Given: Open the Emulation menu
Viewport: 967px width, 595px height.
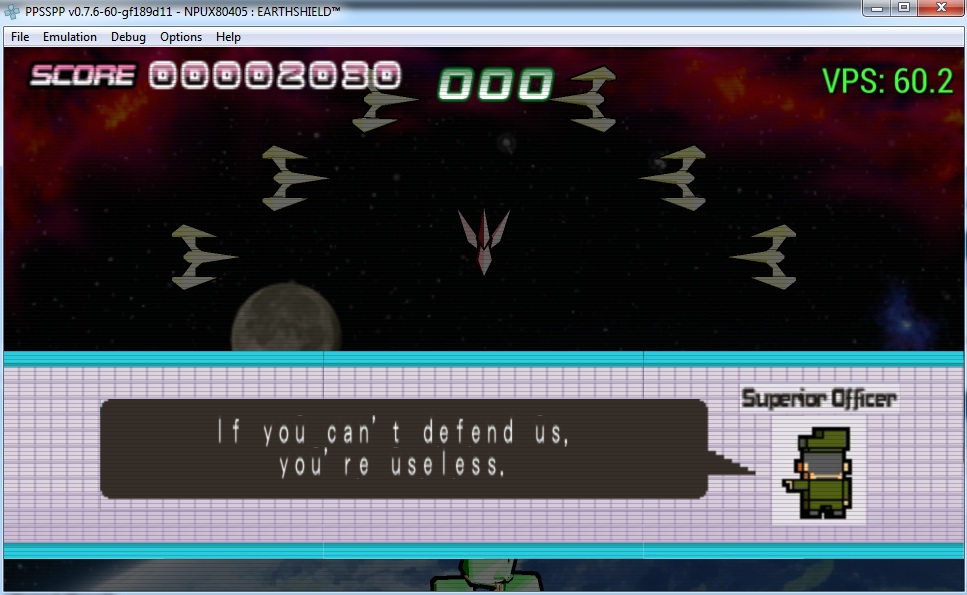Looking at the screenshot, I should pos(70,37).
